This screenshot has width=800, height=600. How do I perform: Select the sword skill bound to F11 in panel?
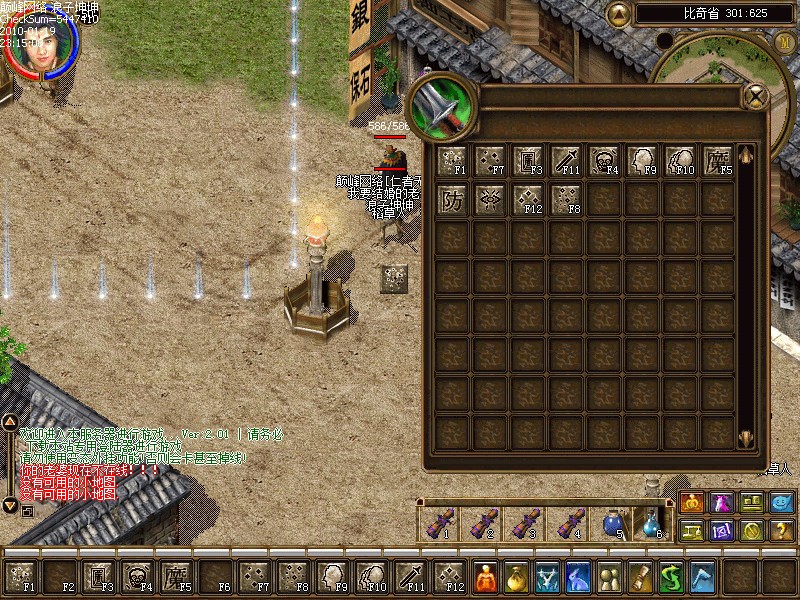click(566, 161)
